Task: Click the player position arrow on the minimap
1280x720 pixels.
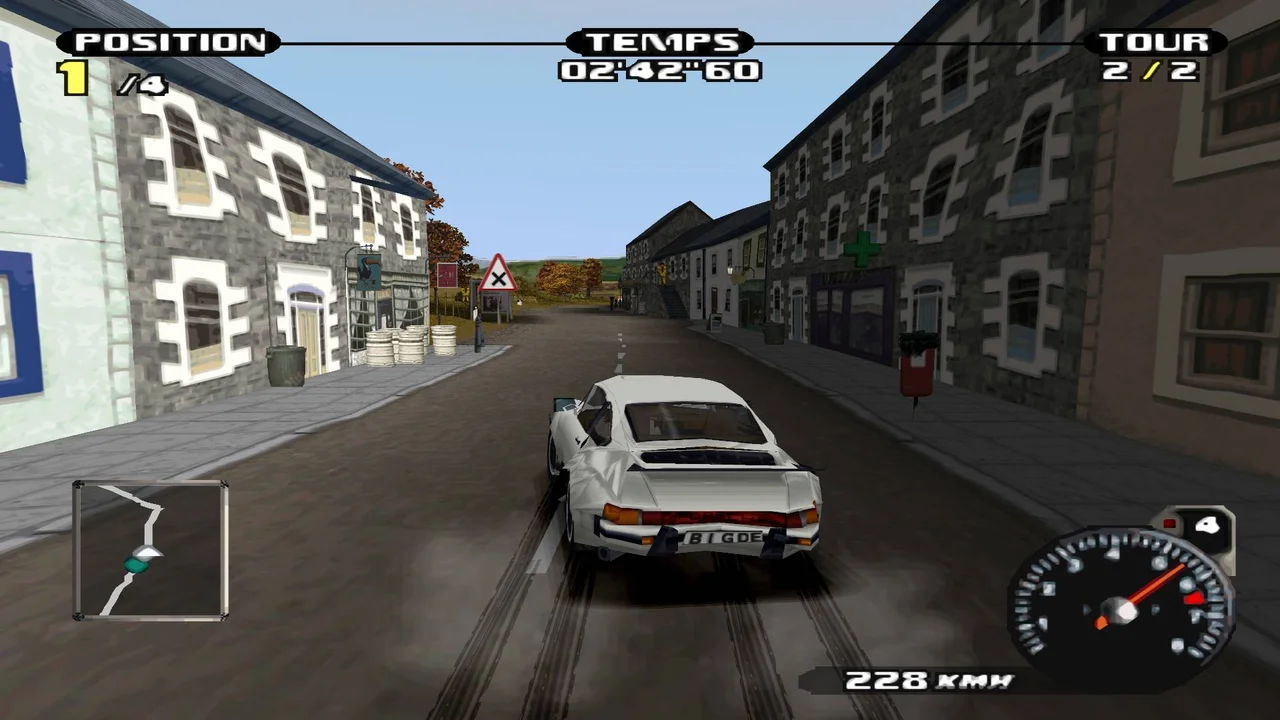Action: coord(148,553)
